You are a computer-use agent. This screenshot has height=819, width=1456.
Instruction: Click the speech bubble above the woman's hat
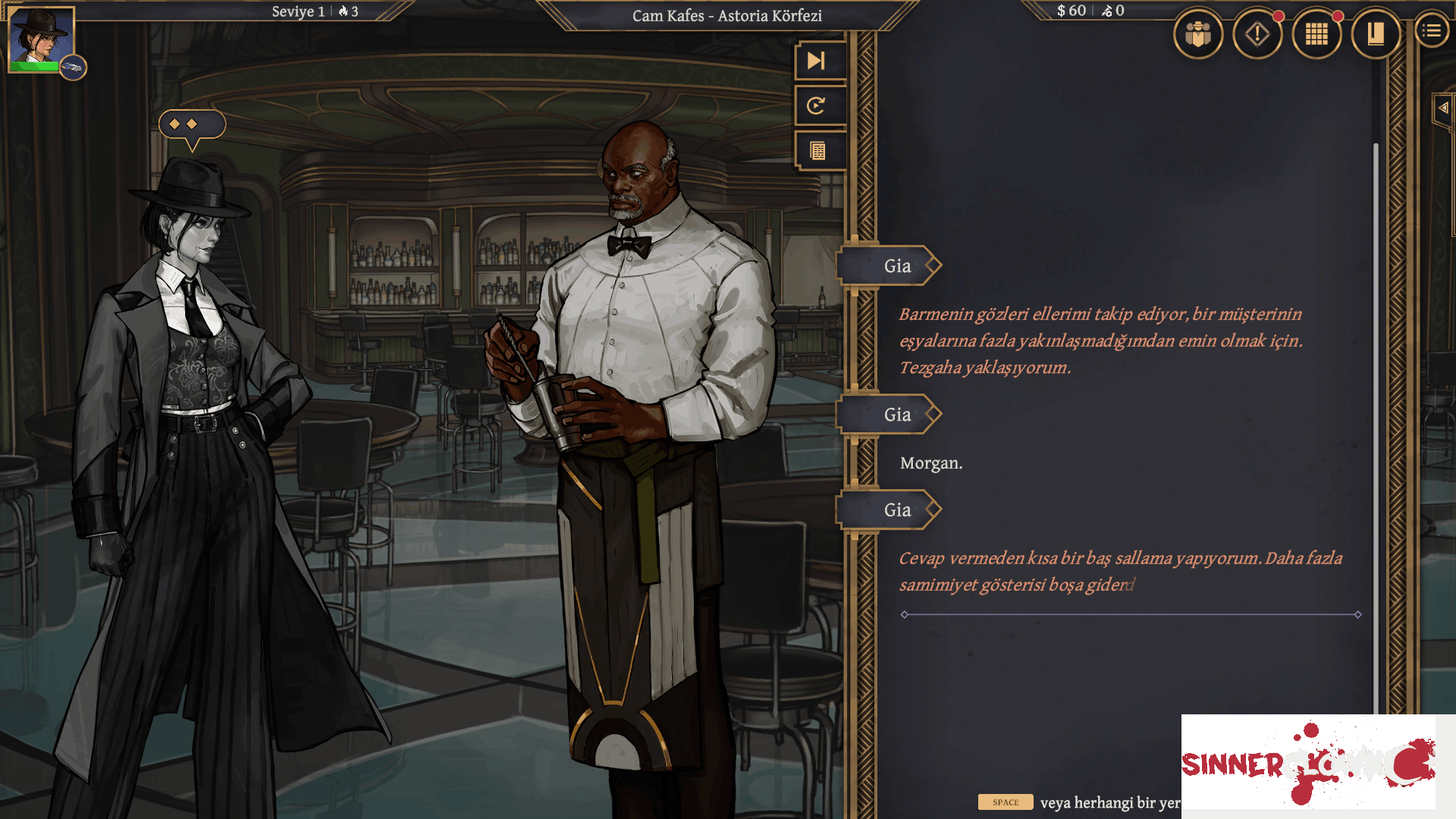pyautogui.click(x=190, y=125)
